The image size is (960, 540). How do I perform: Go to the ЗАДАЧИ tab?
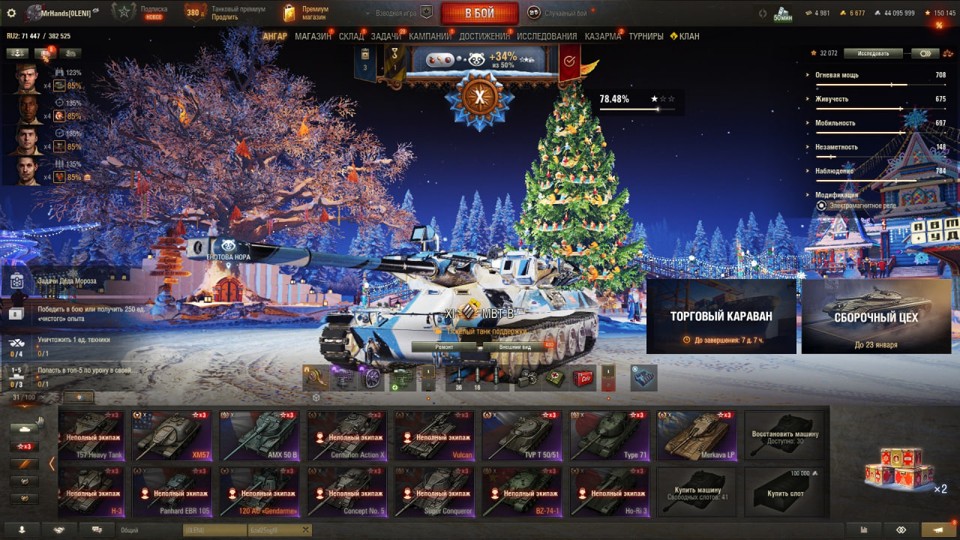[x=386, y=37]
